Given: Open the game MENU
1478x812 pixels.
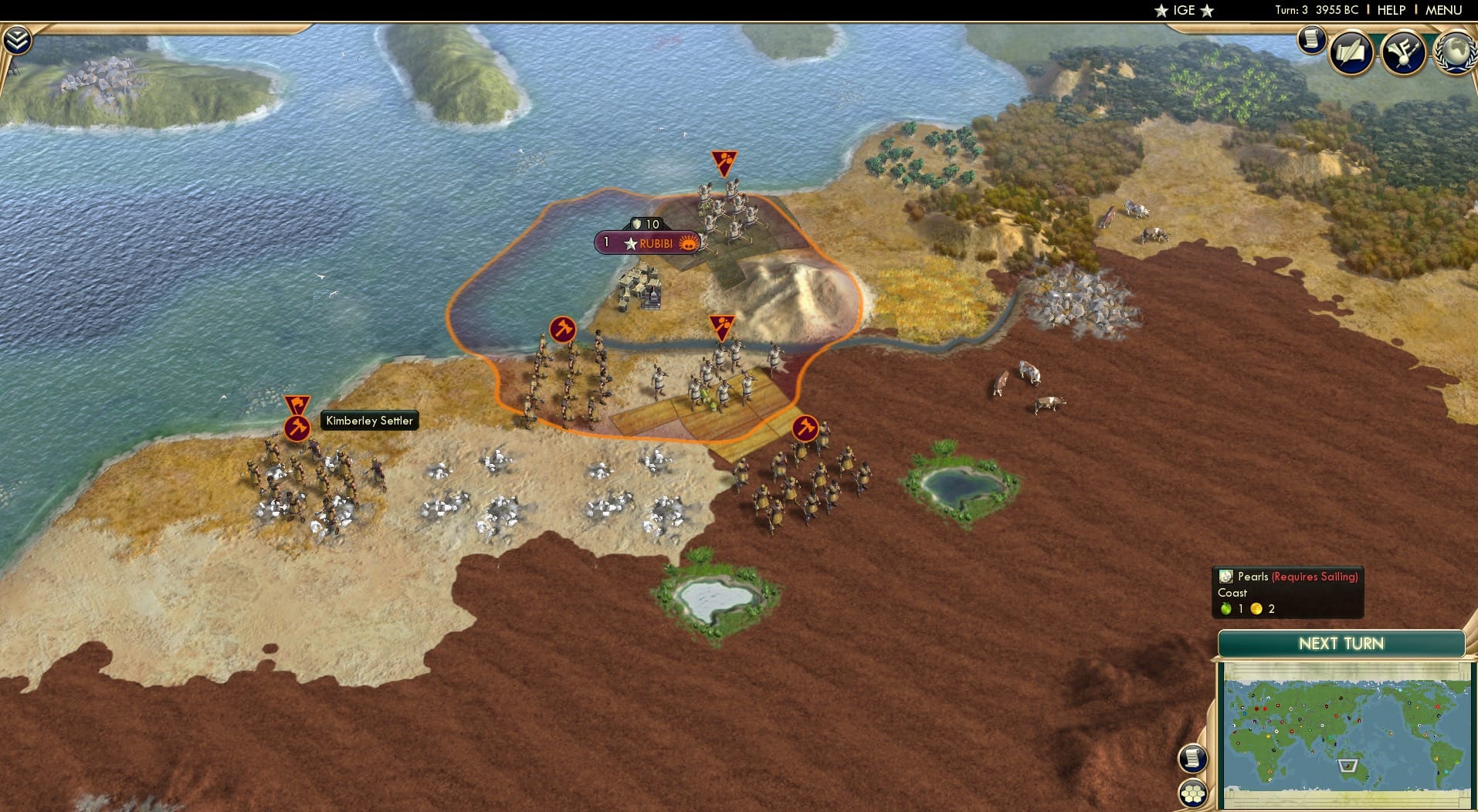Looking at the screenshot, I should point(1443,10).
